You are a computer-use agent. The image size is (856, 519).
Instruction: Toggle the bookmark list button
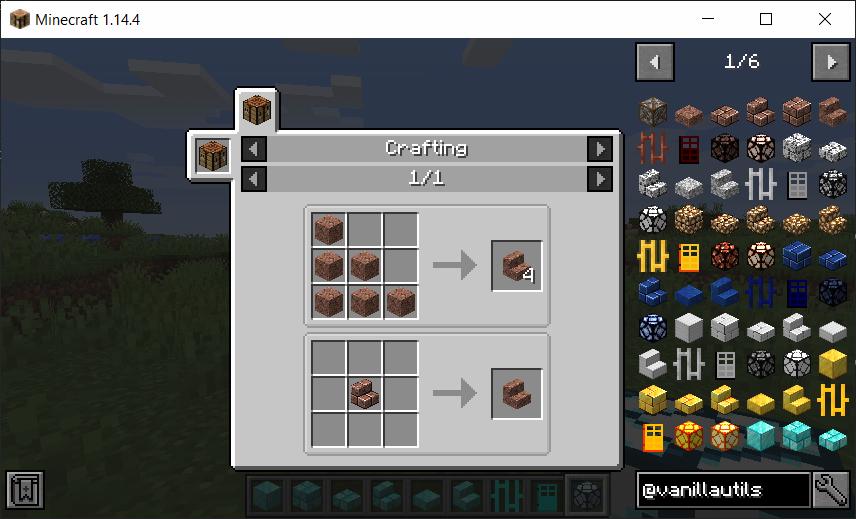pos(22,489)
